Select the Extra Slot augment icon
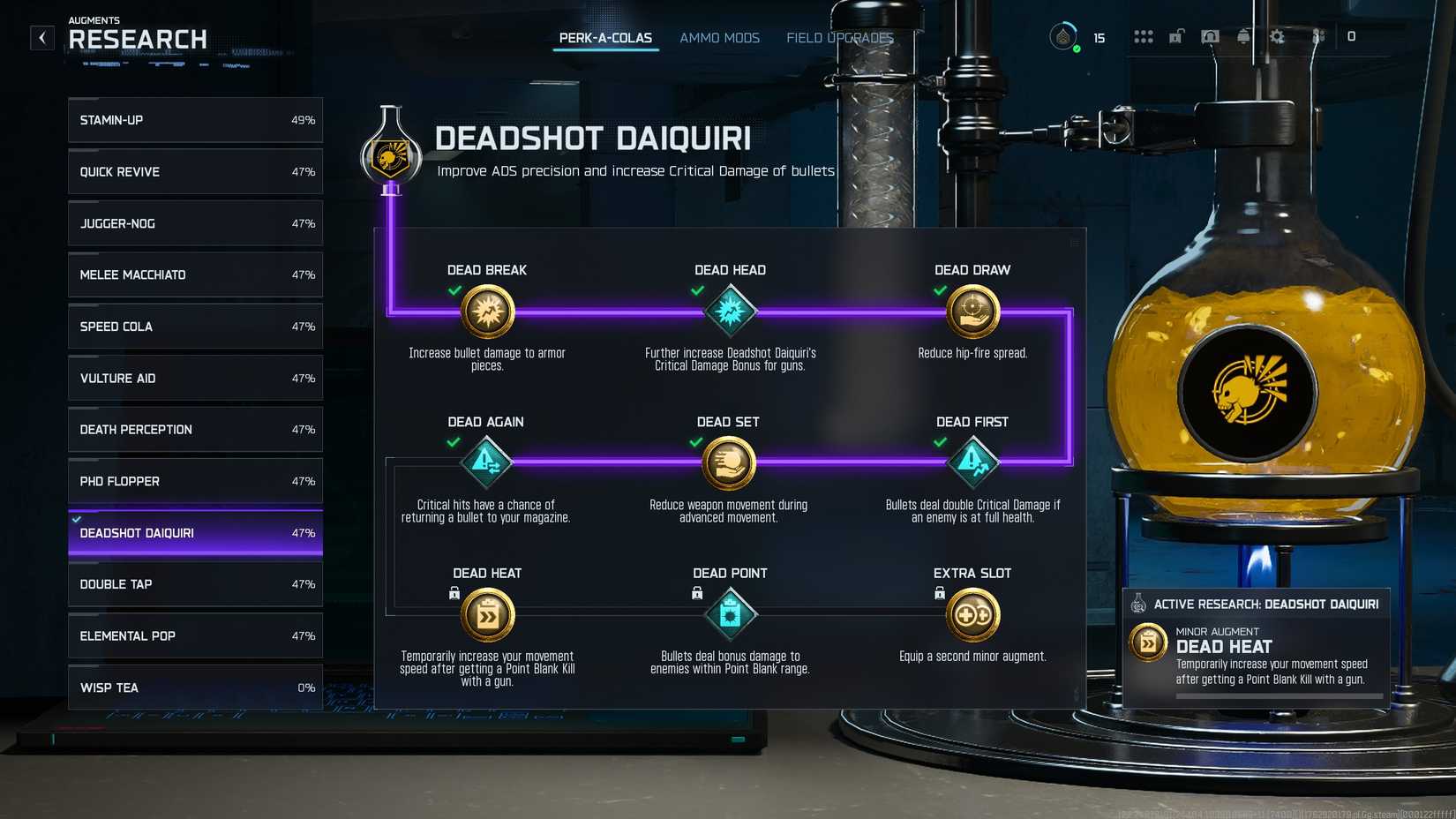 coord(972,614)
